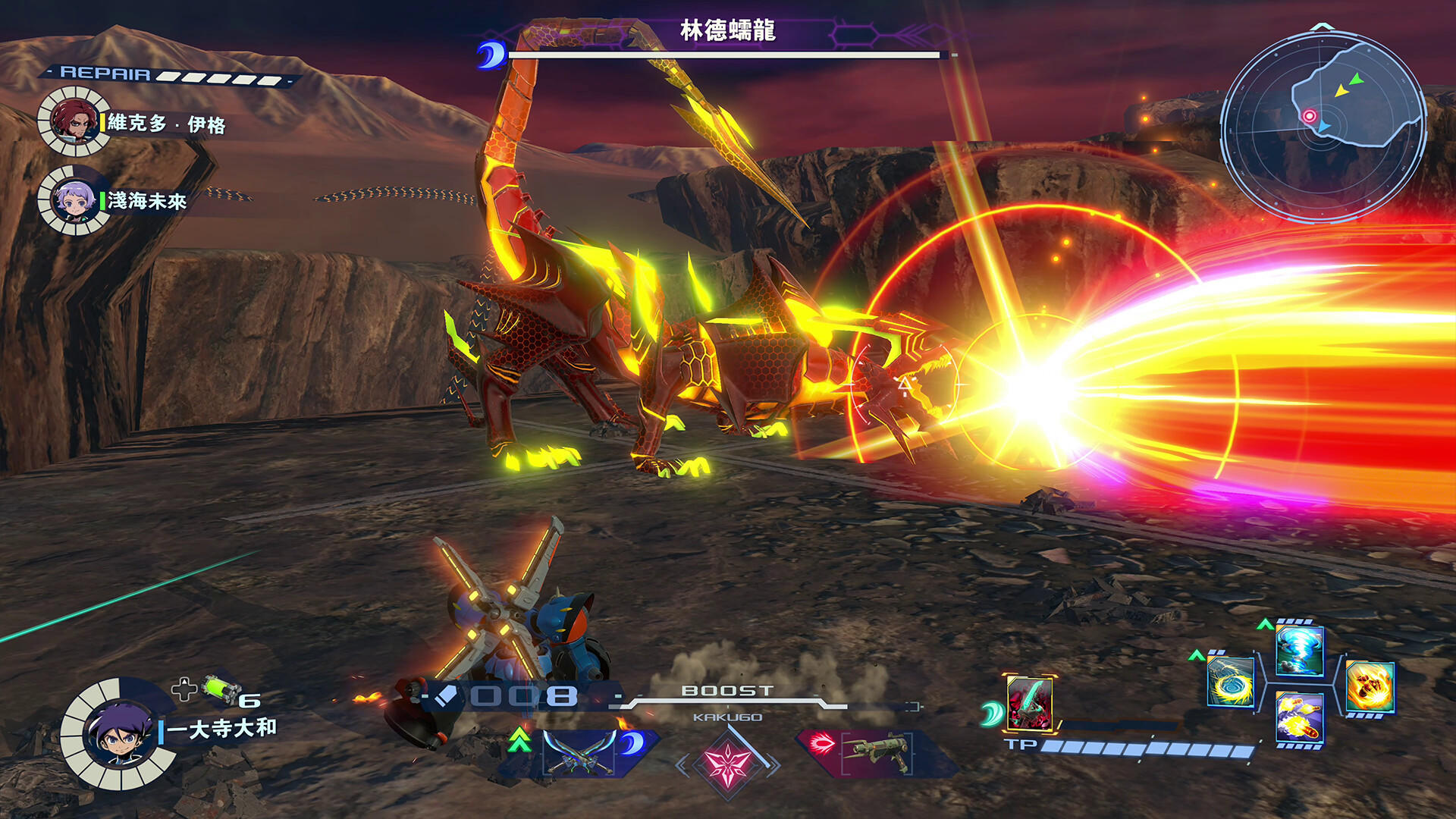Open the circular radar minimap
Viewport: 1456px width, 819px height.
click(1323, 125)
